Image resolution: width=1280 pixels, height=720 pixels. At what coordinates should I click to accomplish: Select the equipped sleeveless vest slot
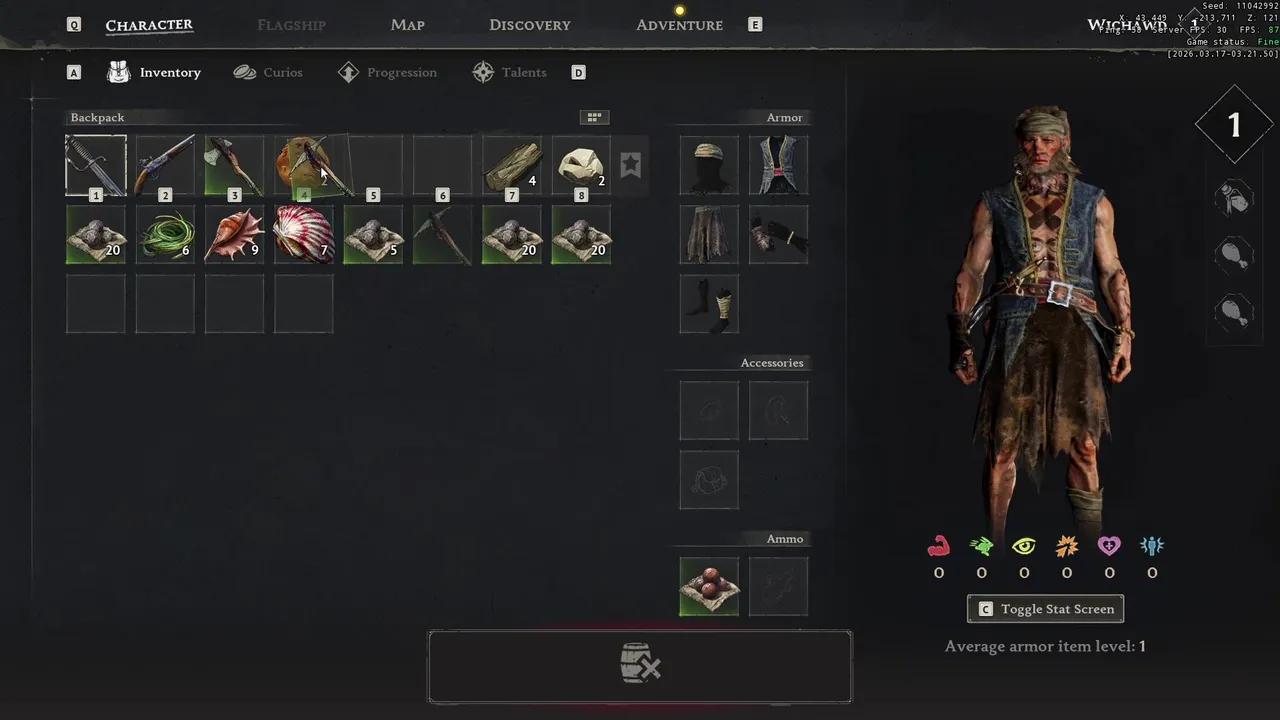tap(778, 165)
